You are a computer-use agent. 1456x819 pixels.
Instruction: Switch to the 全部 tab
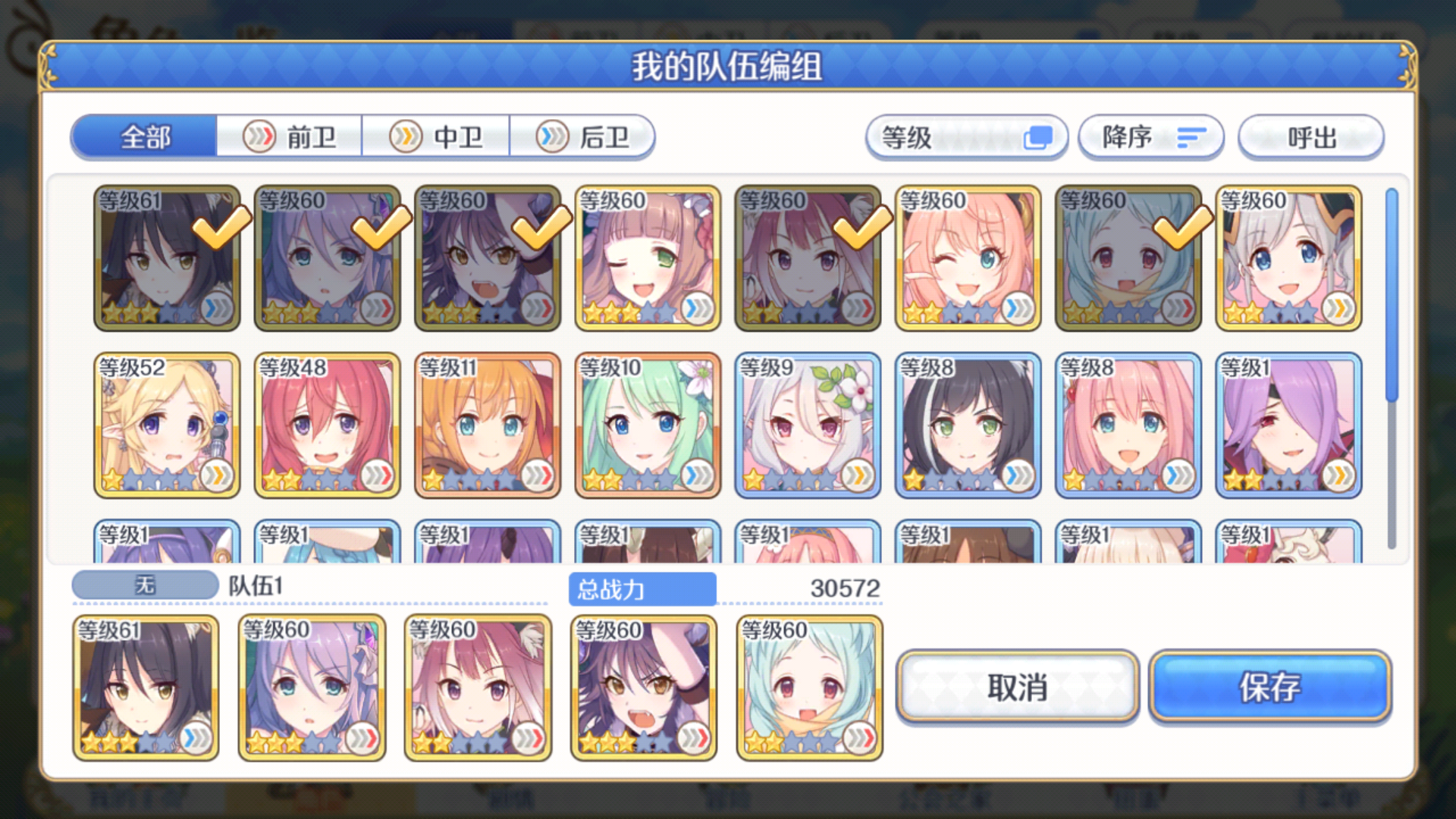[x=143, y=136]
